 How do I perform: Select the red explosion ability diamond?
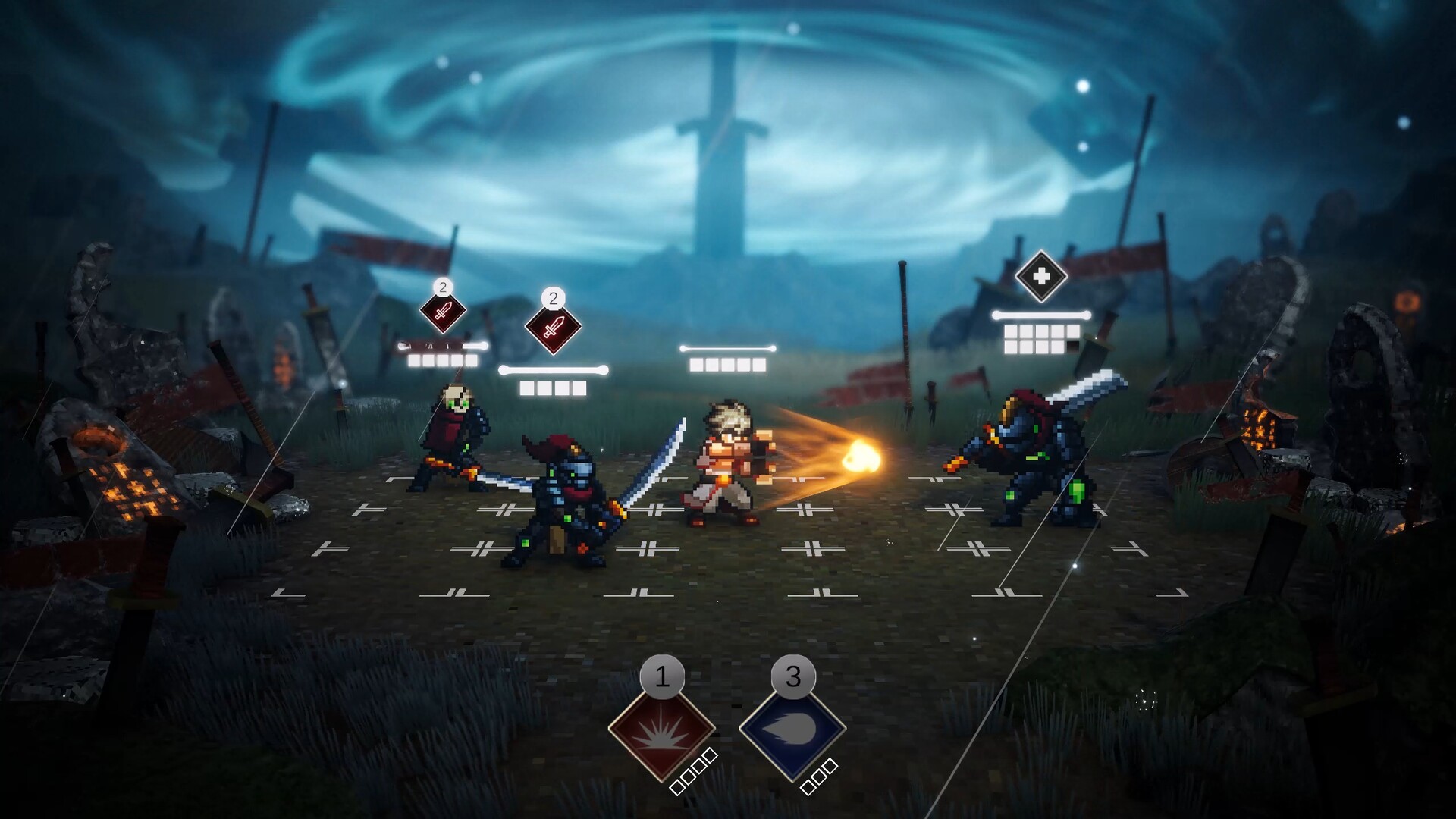(x=661, y=731)
